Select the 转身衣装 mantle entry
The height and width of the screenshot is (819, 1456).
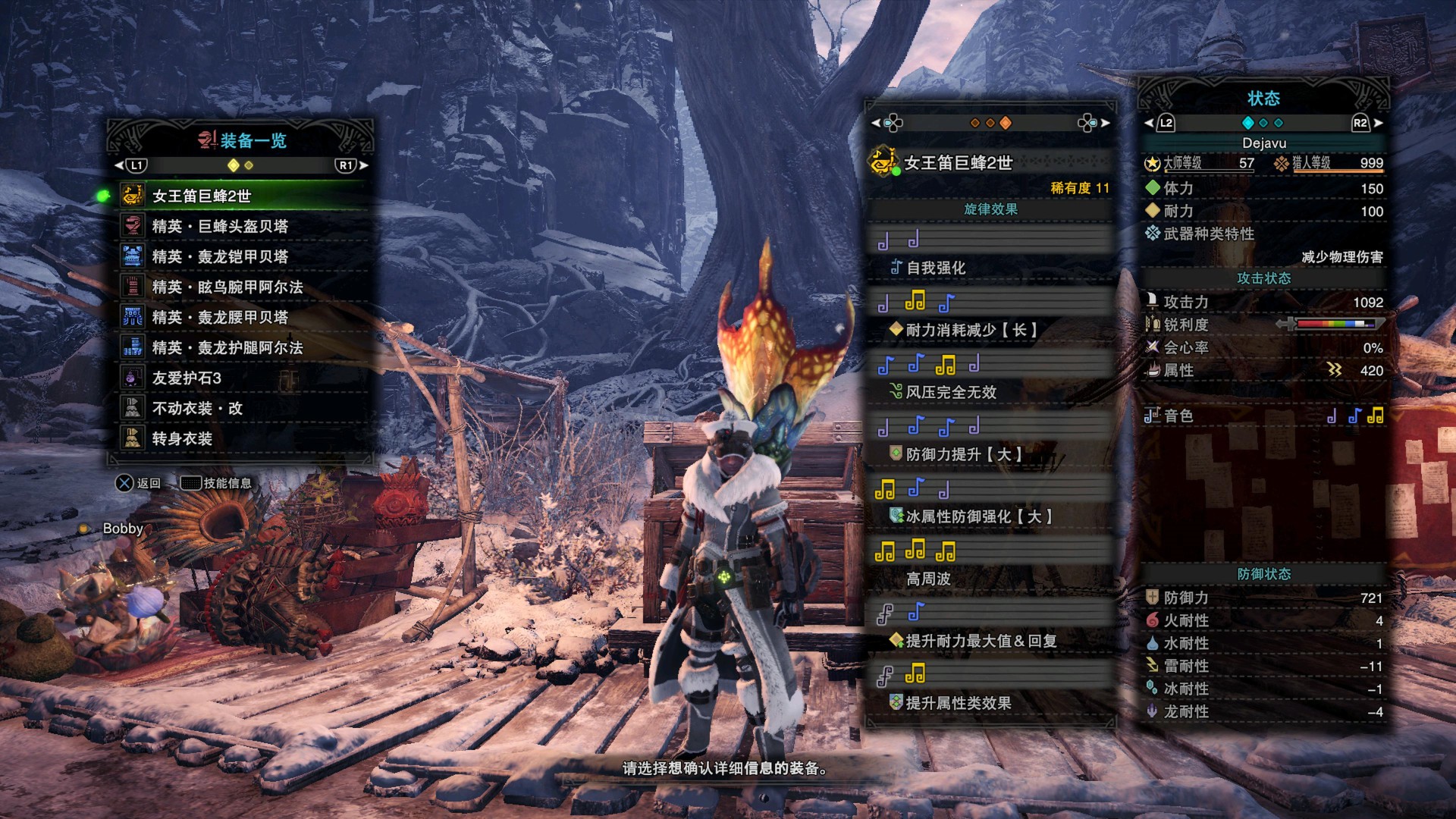[x=182, y=439]
